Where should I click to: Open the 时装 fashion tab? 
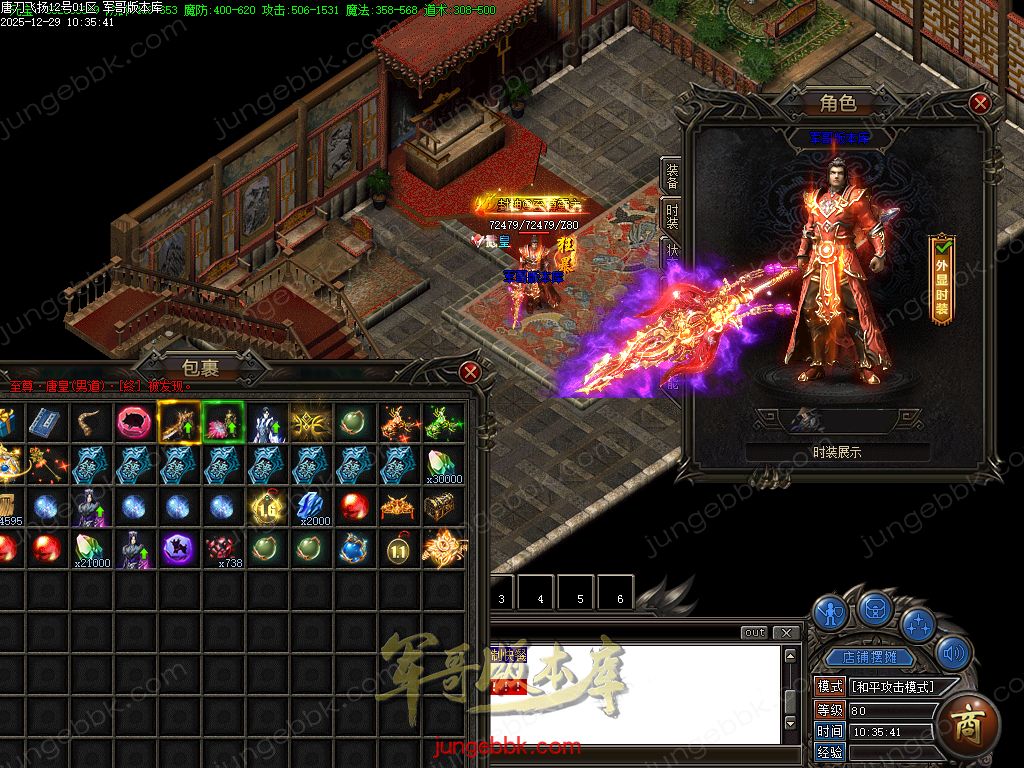point(672,216)
